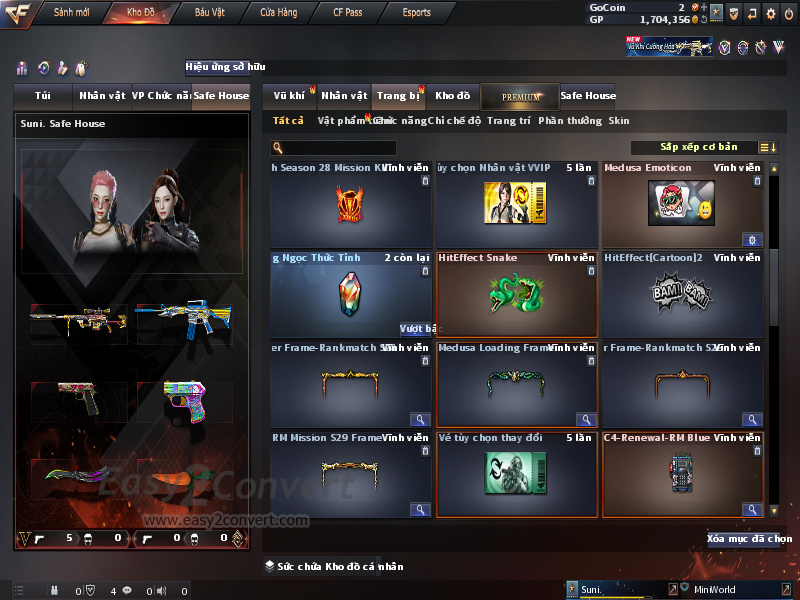Show the Safe House inventory tab

pos(588,96)
